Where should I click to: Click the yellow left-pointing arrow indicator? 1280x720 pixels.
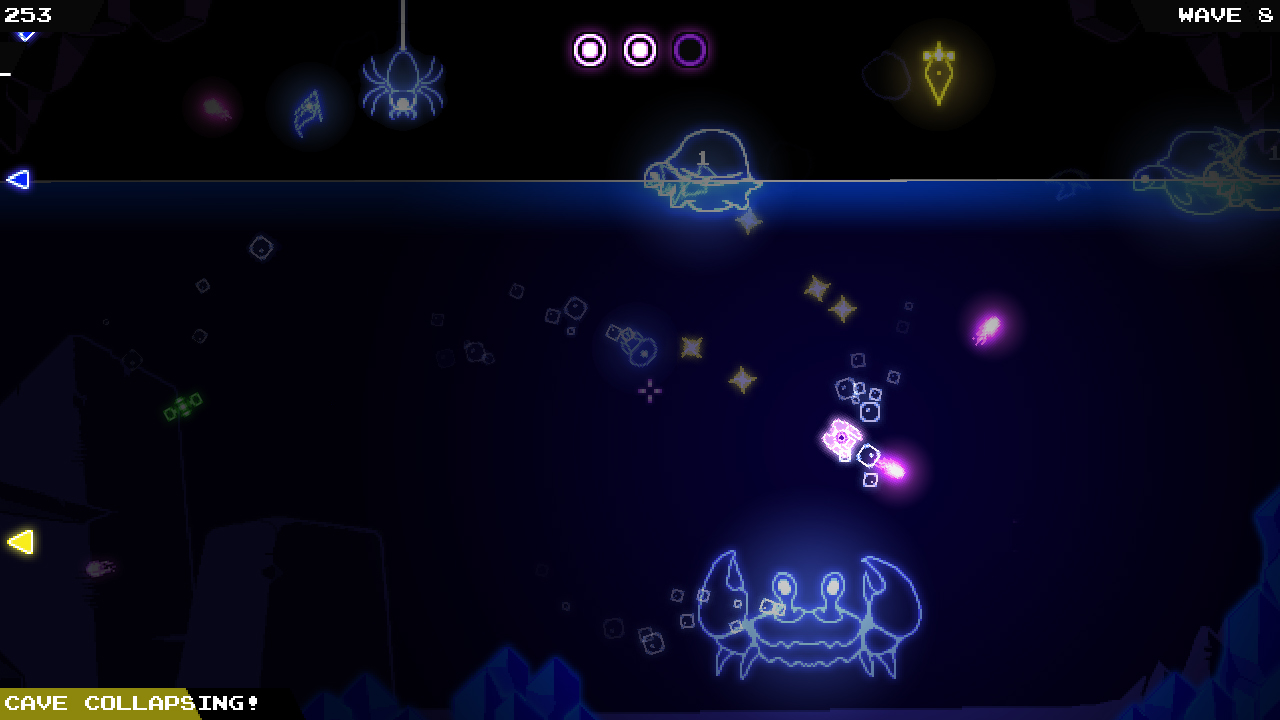click(x=18, y=543)
